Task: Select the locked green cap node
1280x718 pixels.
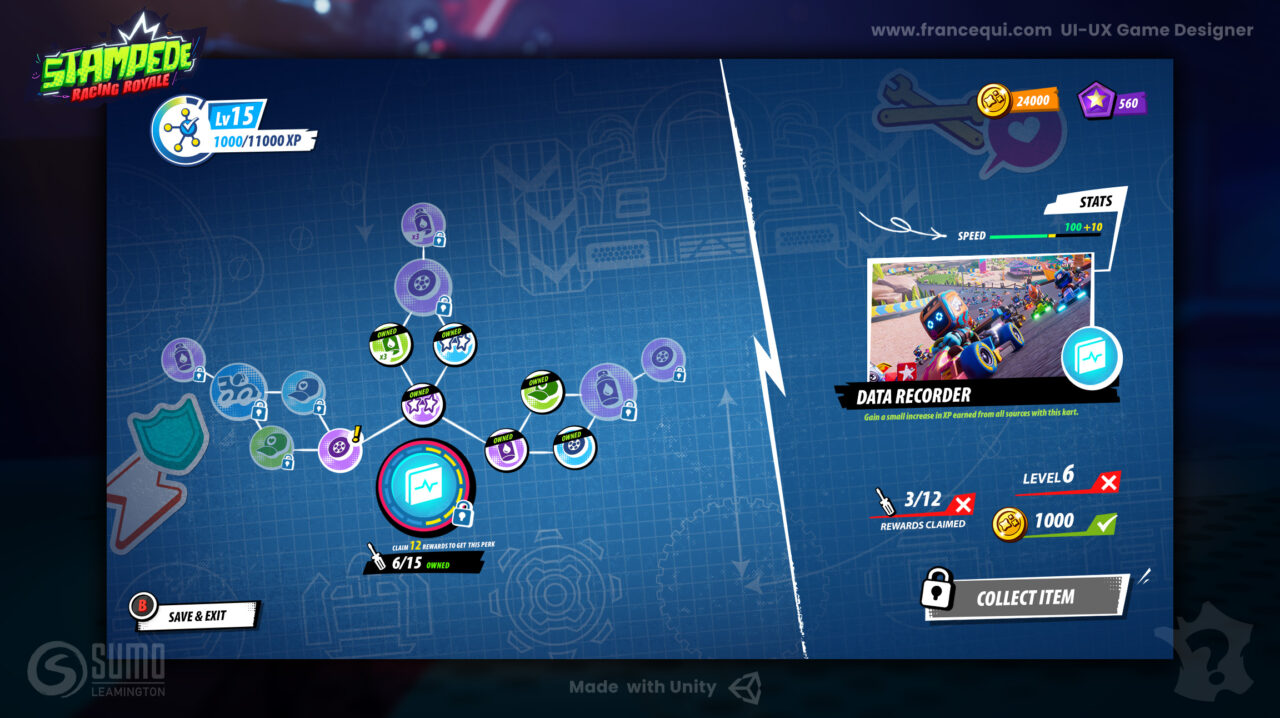Action: [x=269, y=446]
